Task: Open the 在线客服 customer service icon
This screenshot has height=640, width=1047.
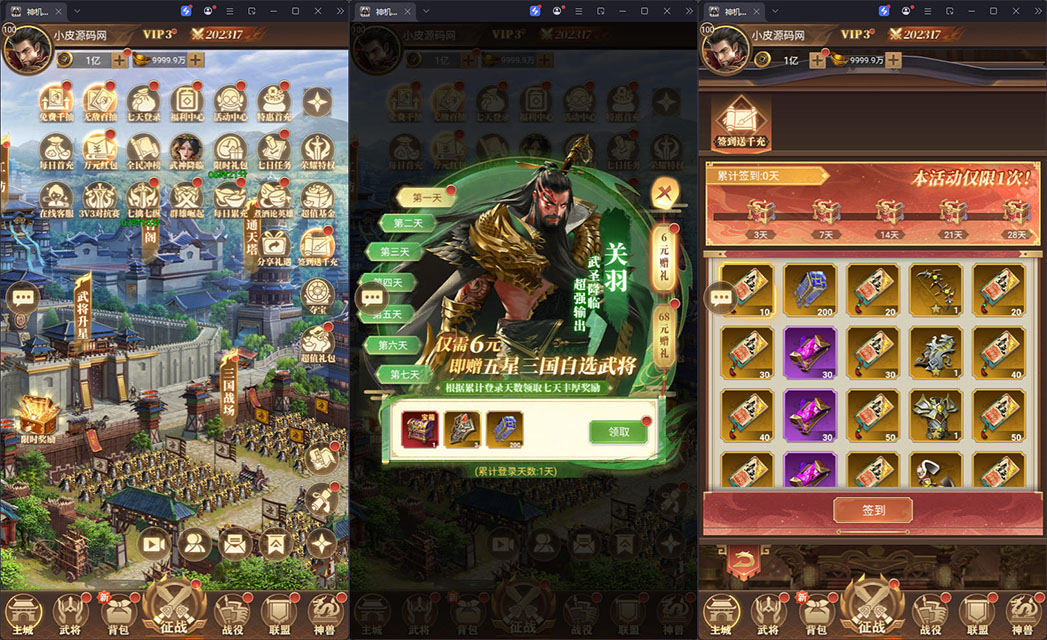Action: [x=57, y=197]
